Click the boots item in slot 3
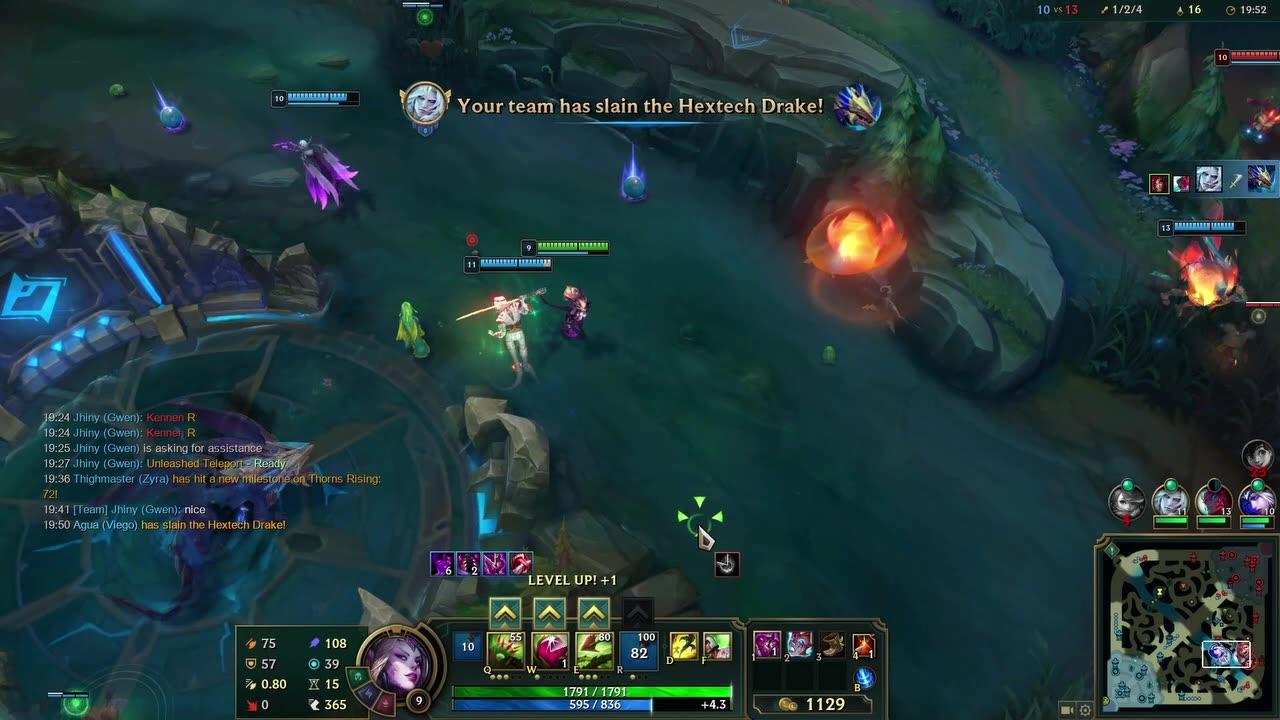Image resolution: width=1280 pixels, height=720 pixels. [x=834, y=646]
